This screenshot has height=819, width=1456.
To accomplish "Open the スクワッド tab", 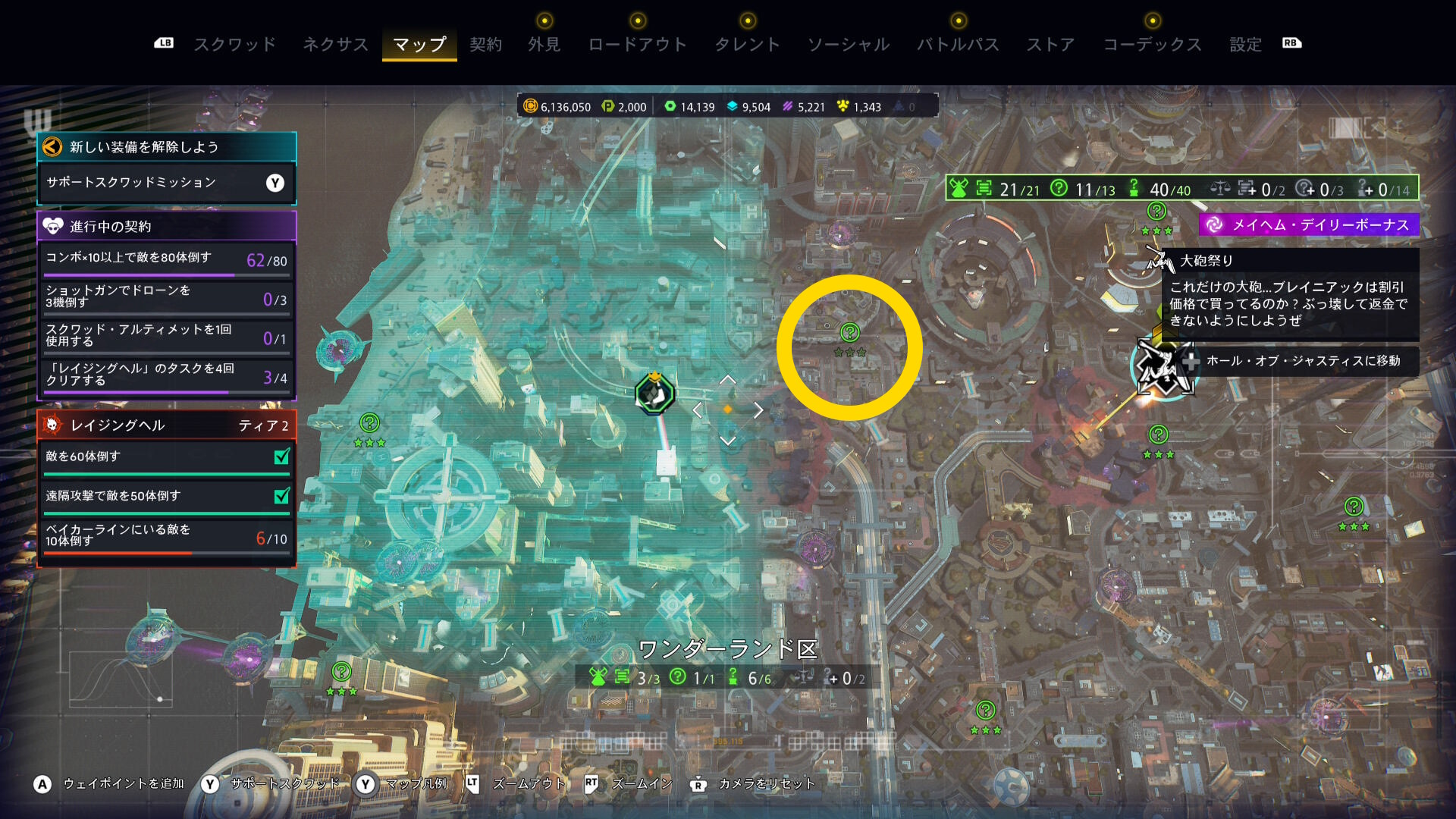I will (235, 45).
